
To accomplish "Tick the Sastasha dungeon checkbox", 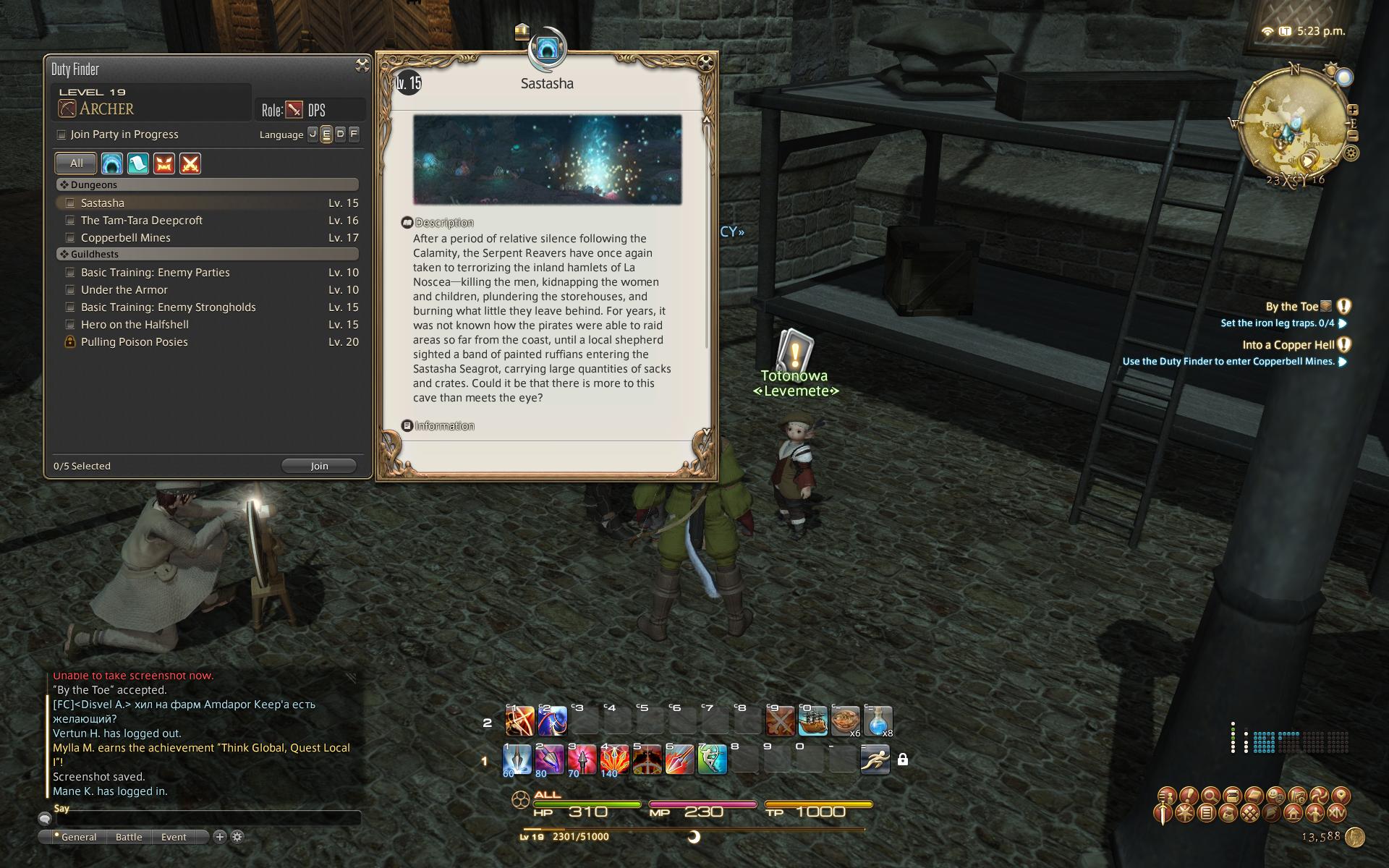I will tap(70, 203).
